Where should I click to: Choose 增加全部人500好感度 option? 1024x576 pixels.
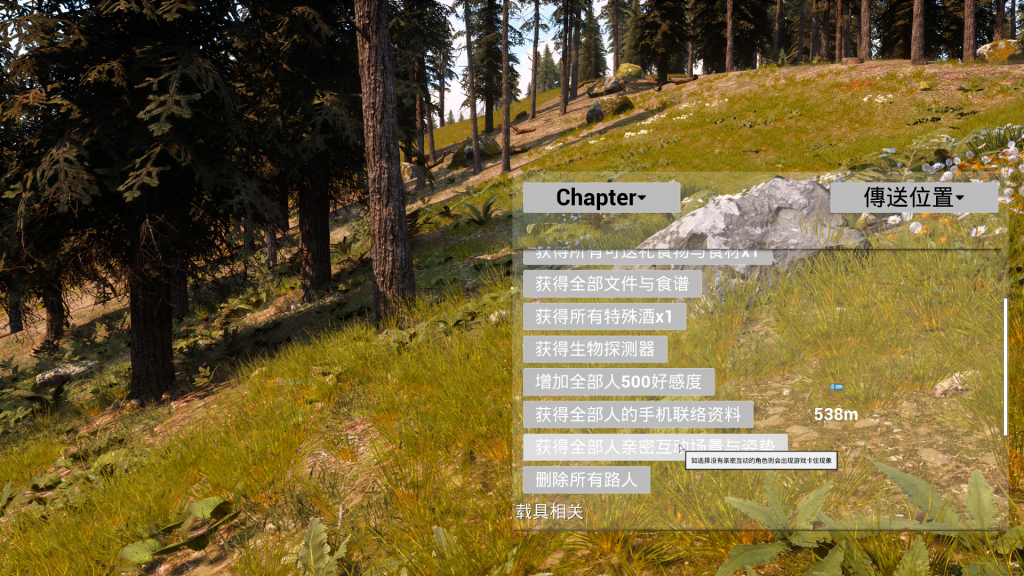[618, 382]
